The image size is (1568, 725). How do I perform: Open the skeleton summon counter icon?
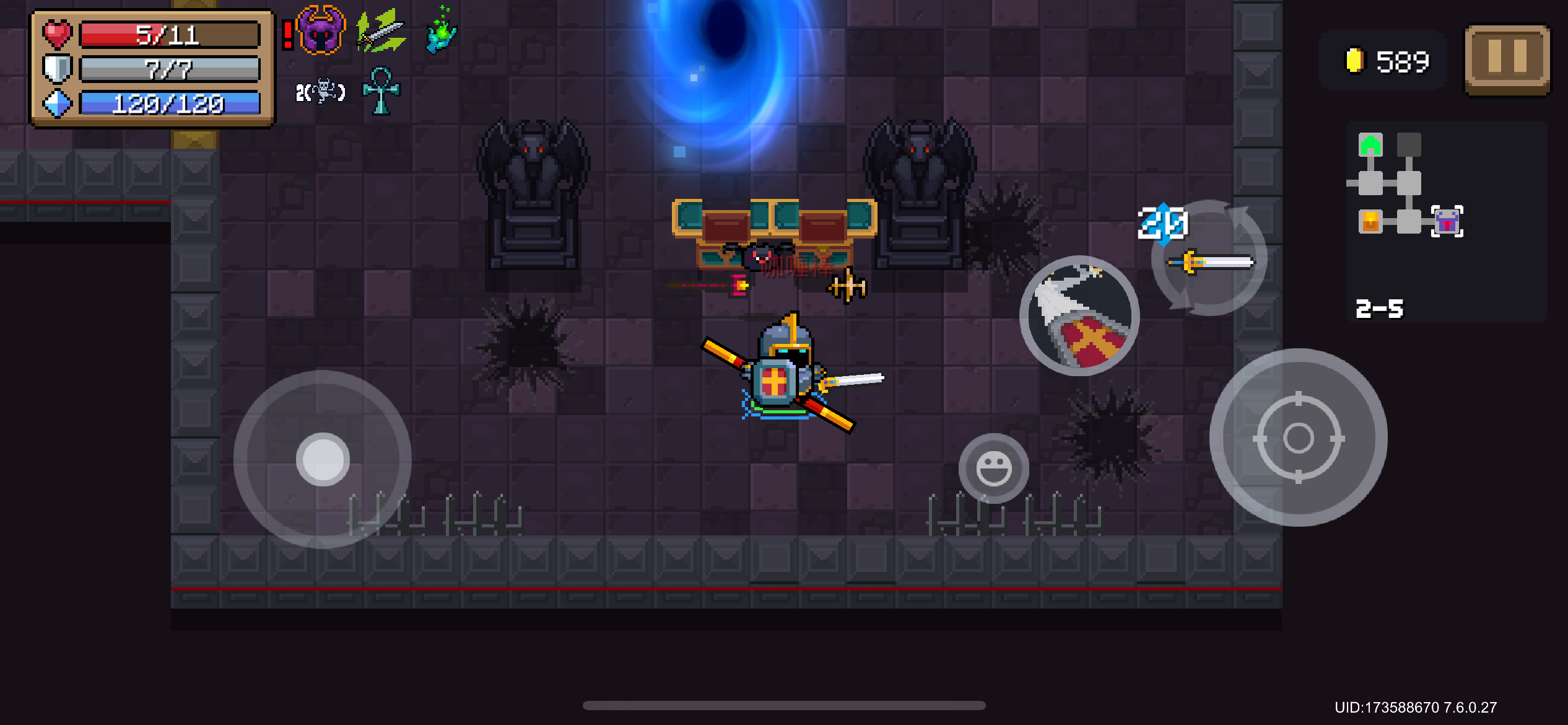coord(321,90)
